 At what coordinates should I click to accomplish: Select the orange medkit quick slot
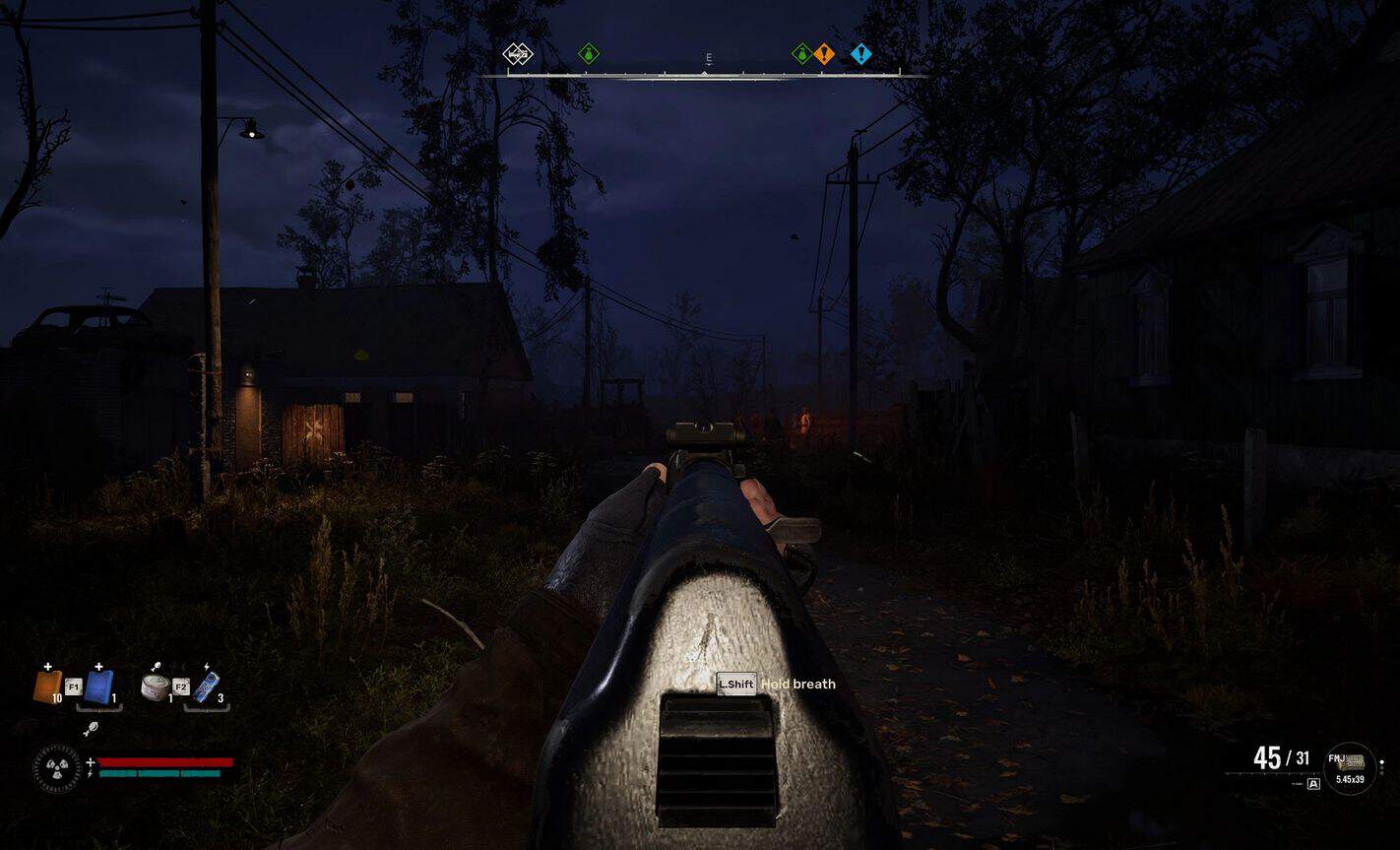[47, 686]
